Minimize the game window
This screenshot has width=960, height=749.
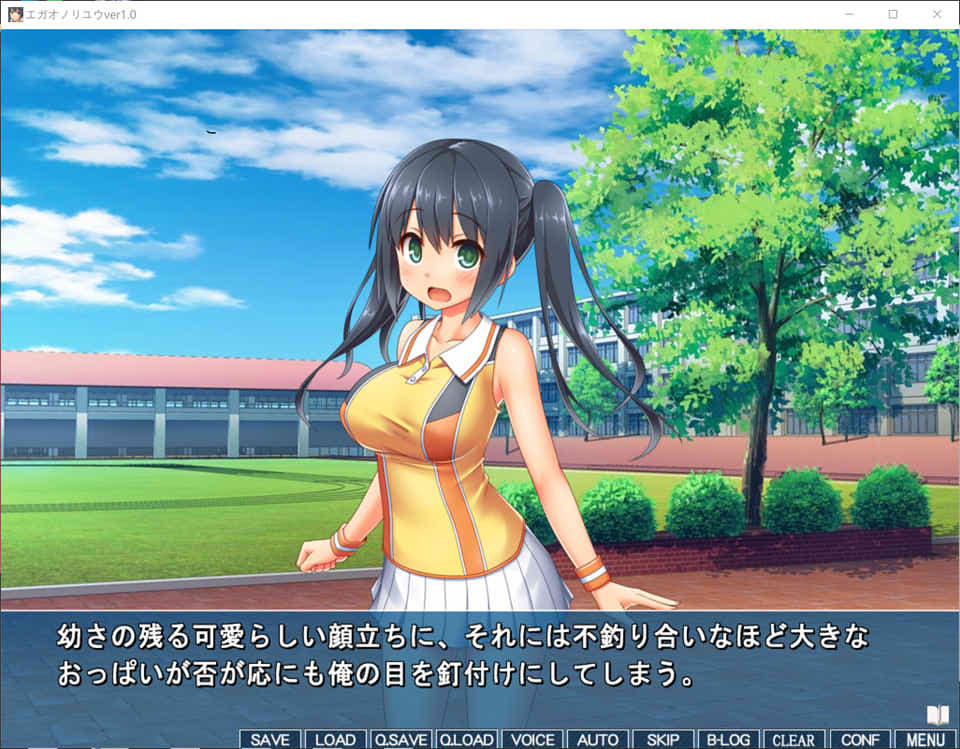click(x=849, y=14)
